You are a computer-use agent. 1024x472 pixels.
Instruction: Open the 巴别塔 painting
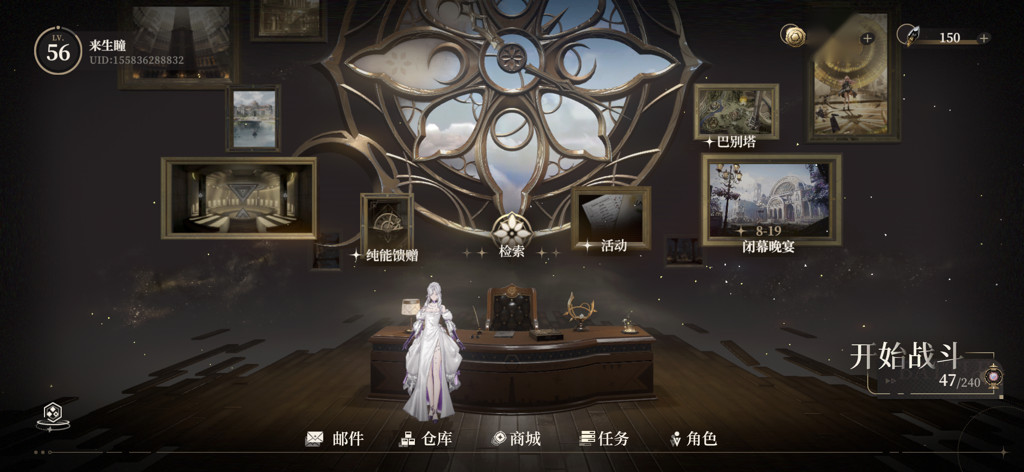coord(736,112)
